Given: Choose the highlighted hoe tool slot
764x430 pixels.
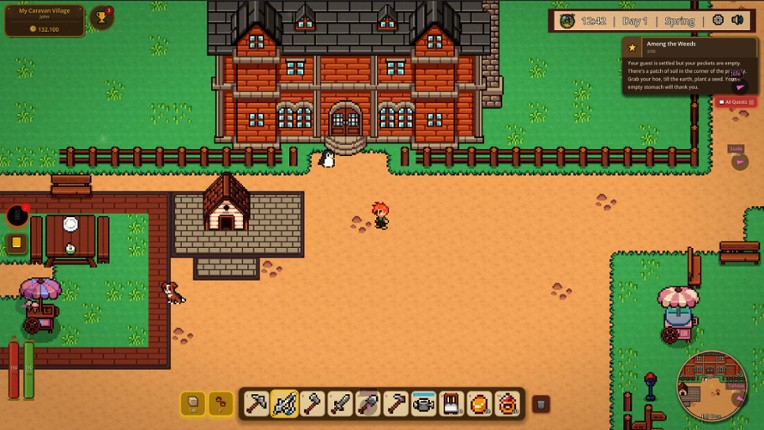Looking at the screenshot, I should coord(285,404).
